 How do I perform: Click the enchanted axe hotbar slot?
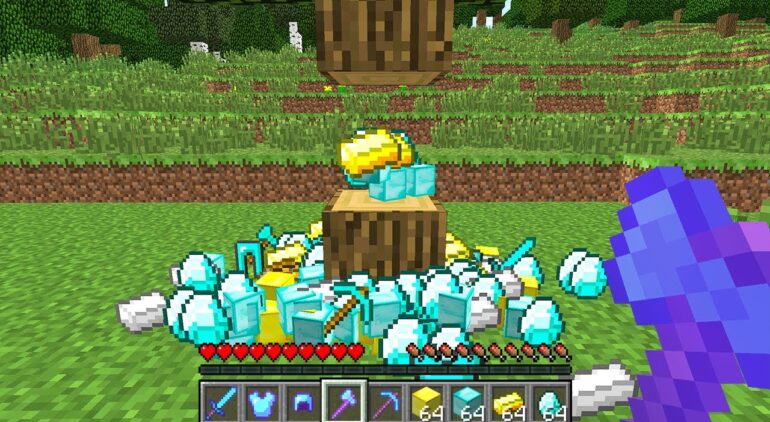pyautogui.click(x=344, y=402)
